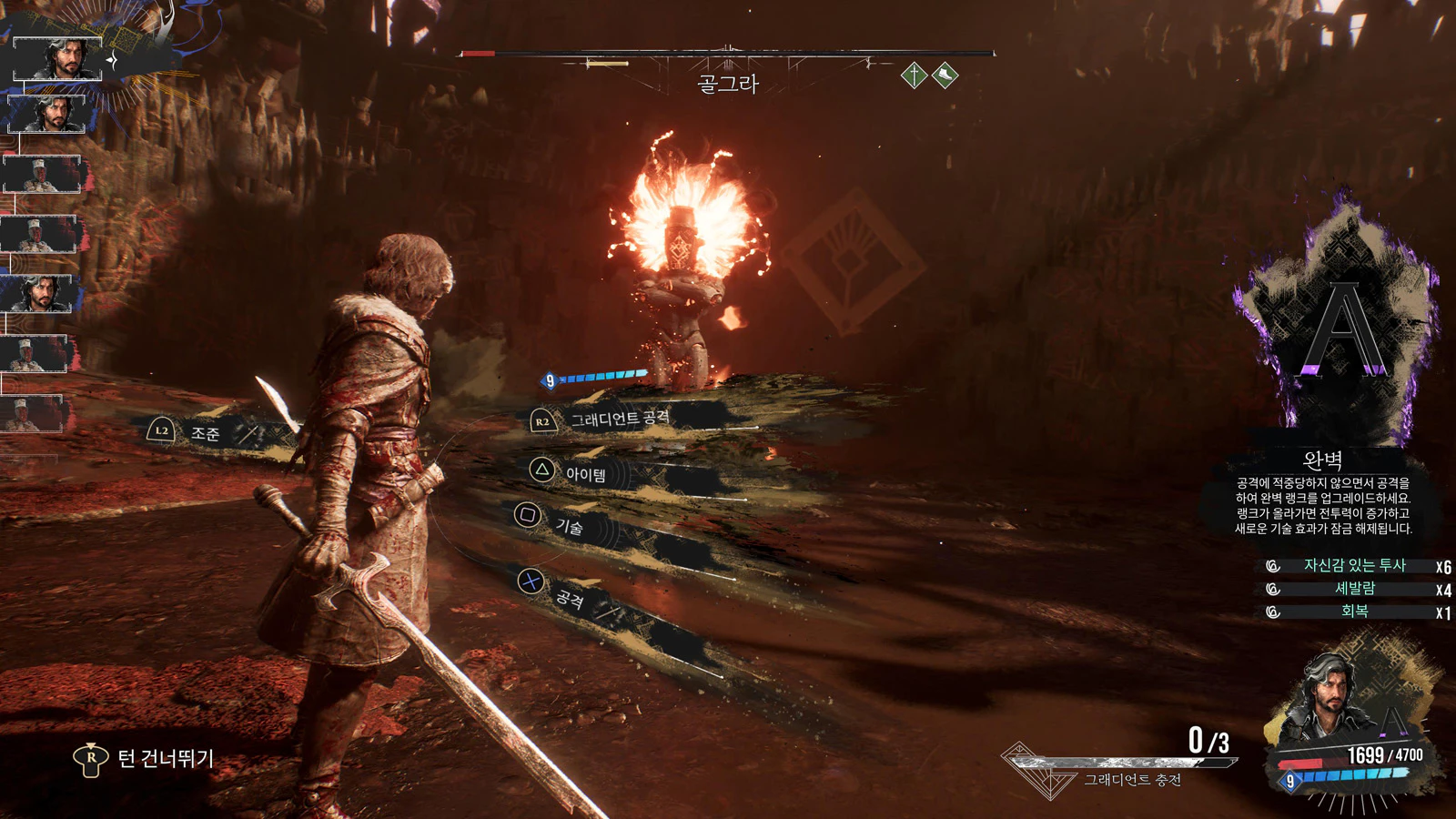Choose the 기술 command

(569, 526)
